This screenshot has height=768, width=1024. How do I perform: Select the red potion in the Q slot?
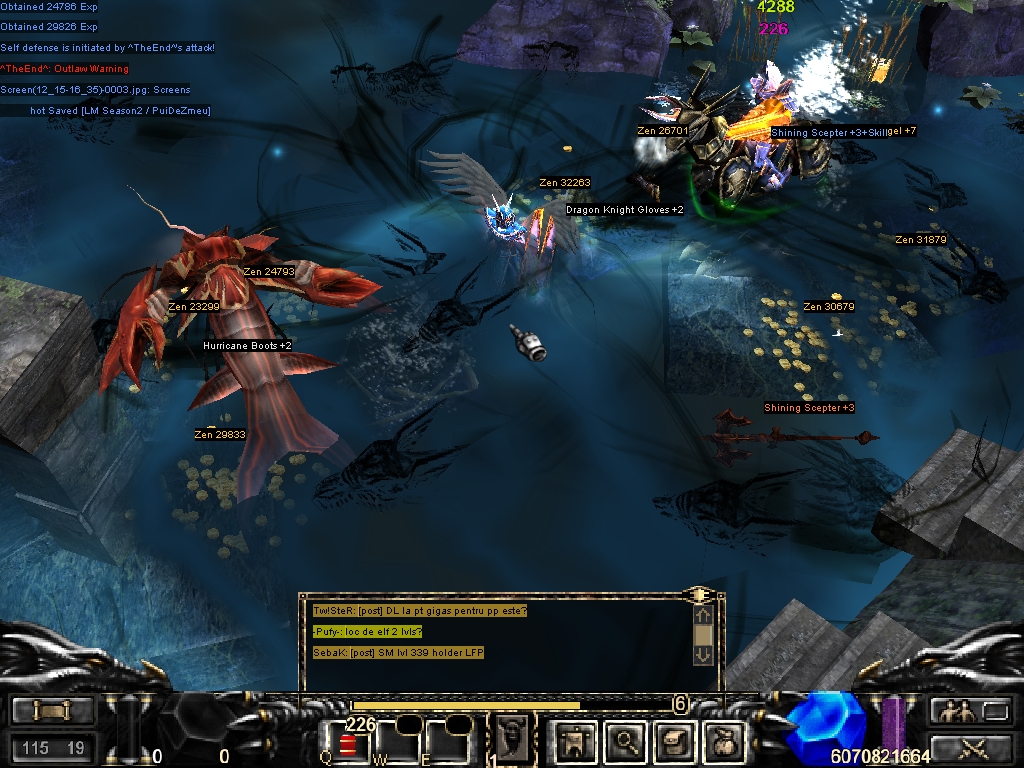pos(348,745)
